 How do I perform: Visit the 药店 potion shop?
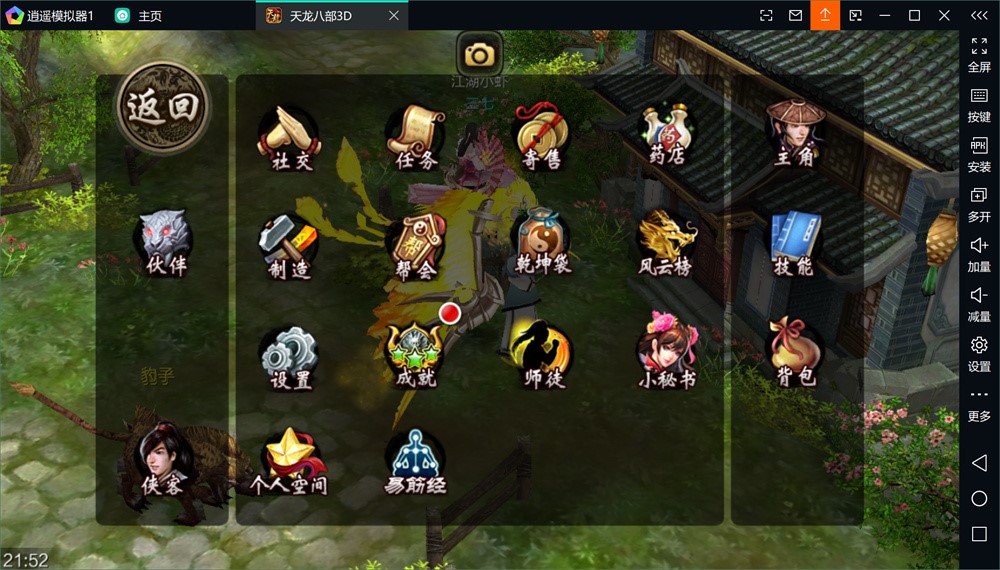coord(668,138)
